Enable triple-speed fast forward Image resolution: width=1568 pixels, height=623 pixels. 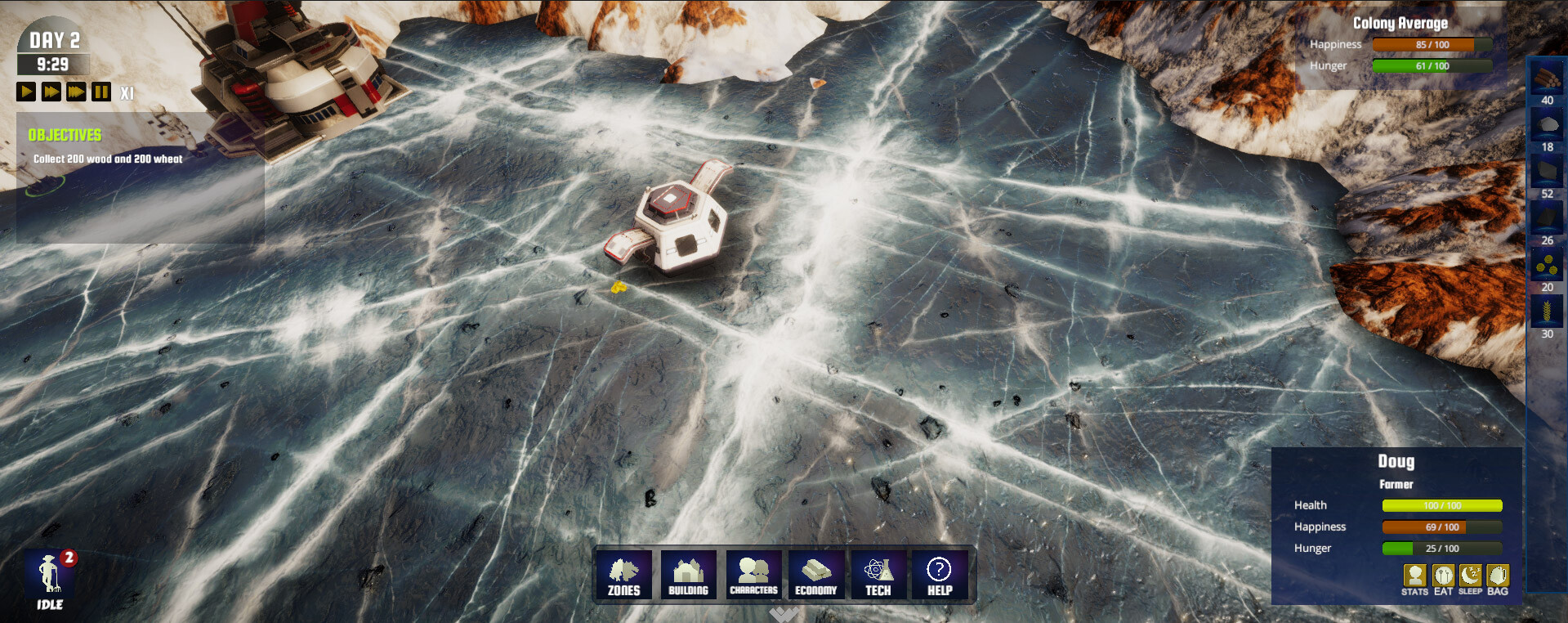pyautogui.click(x=74, y=92)
